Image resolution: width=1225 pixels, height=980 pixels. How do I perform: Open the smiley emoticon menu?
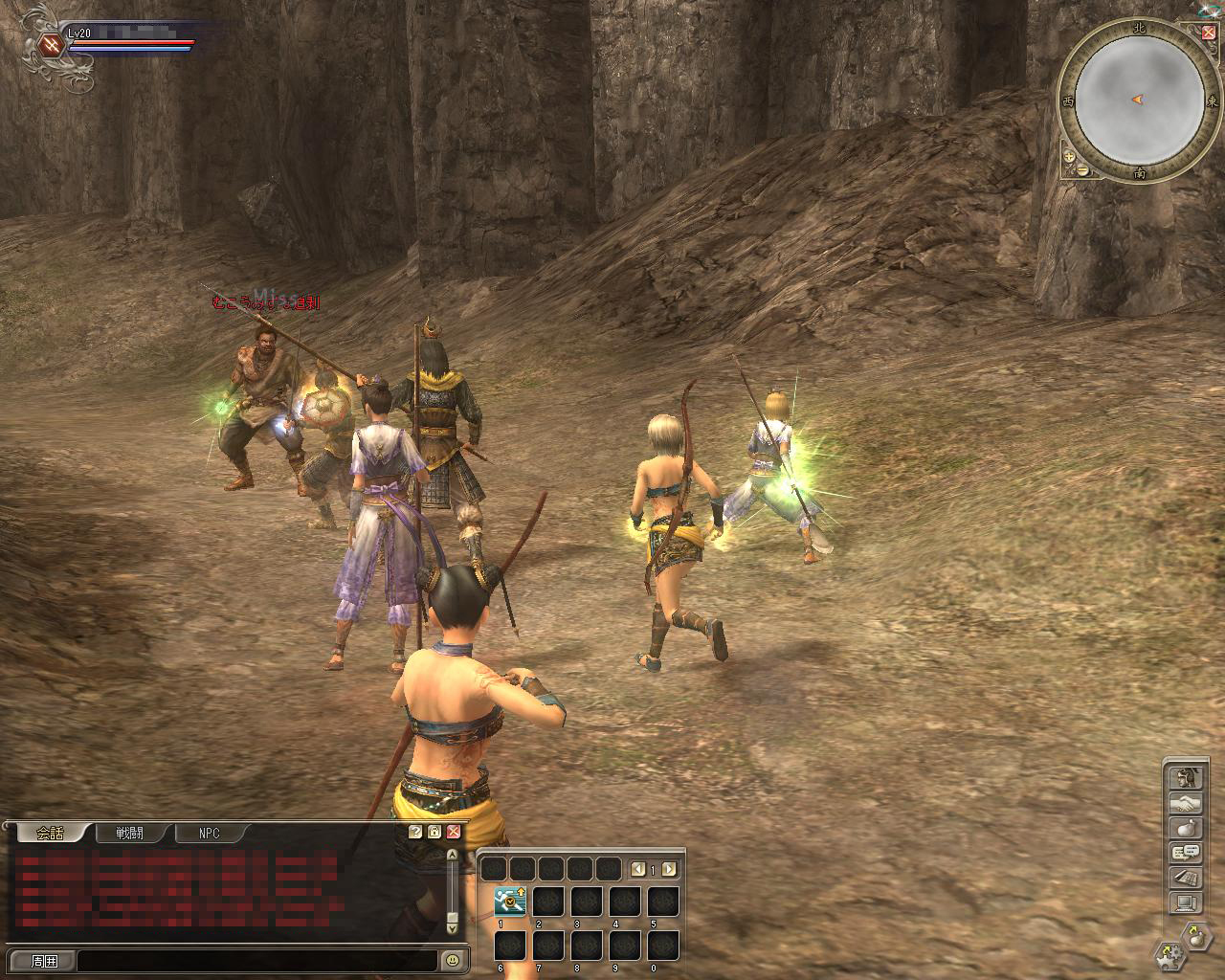click(452, 960)
